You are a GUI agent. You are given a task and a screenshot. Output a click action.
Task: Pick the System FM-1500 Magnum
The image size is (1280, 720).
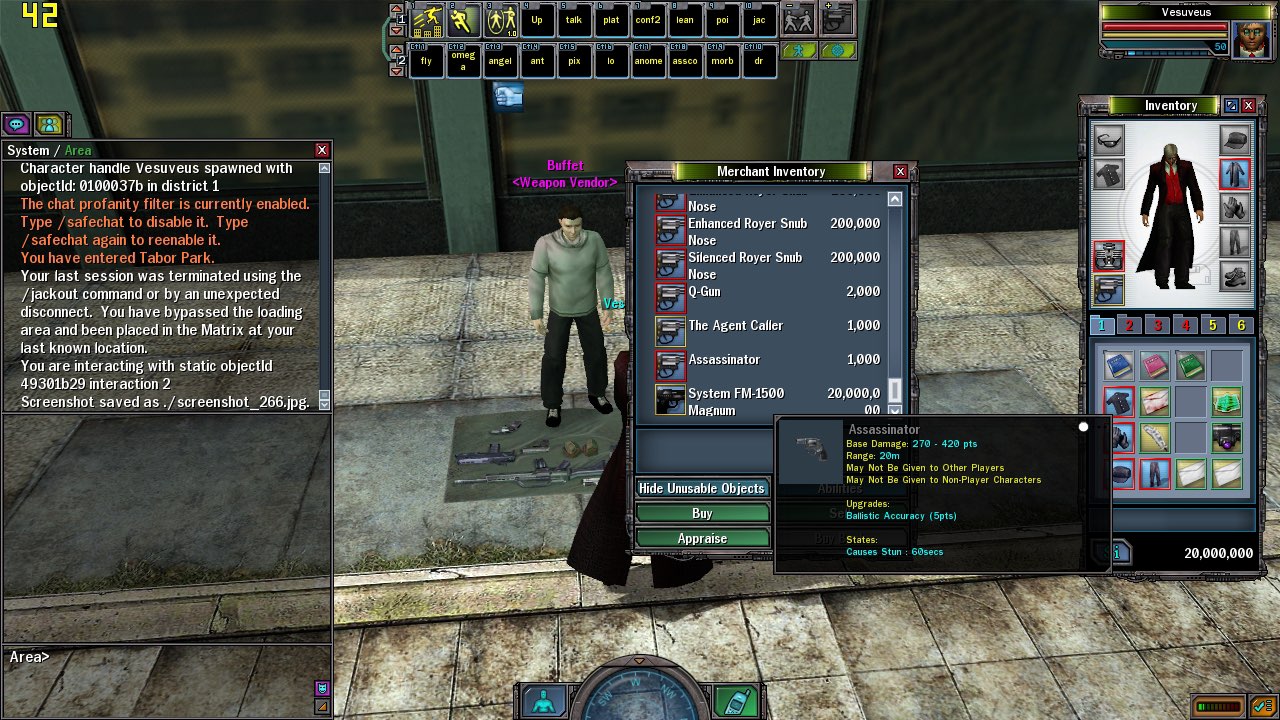(736, 401)
